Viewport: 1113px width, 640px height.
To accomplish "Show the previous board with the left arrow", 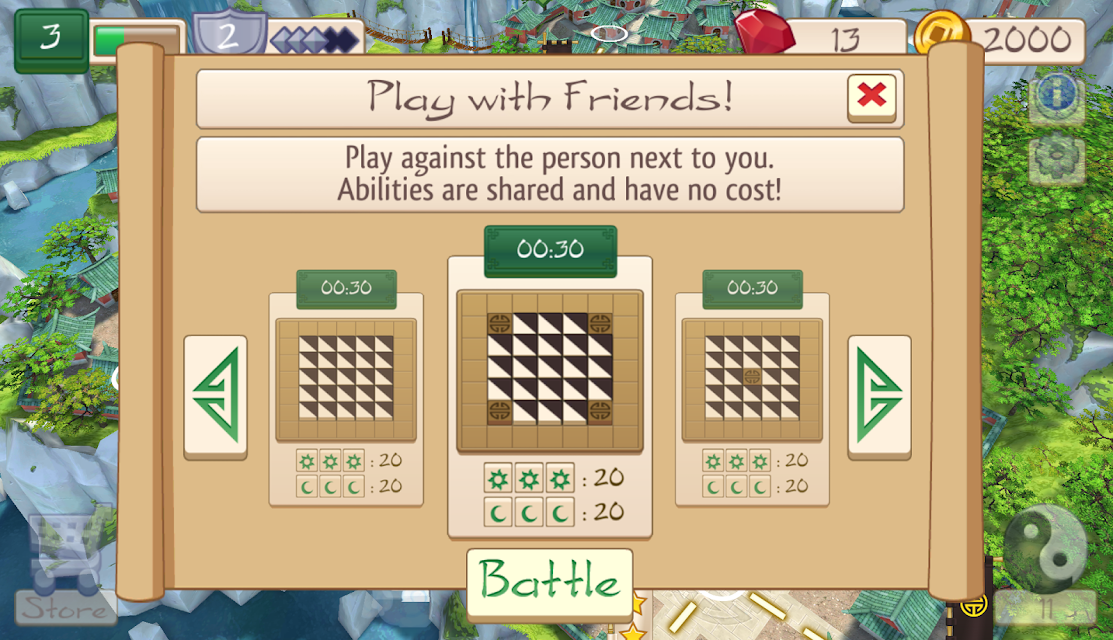I will point(215,397).
